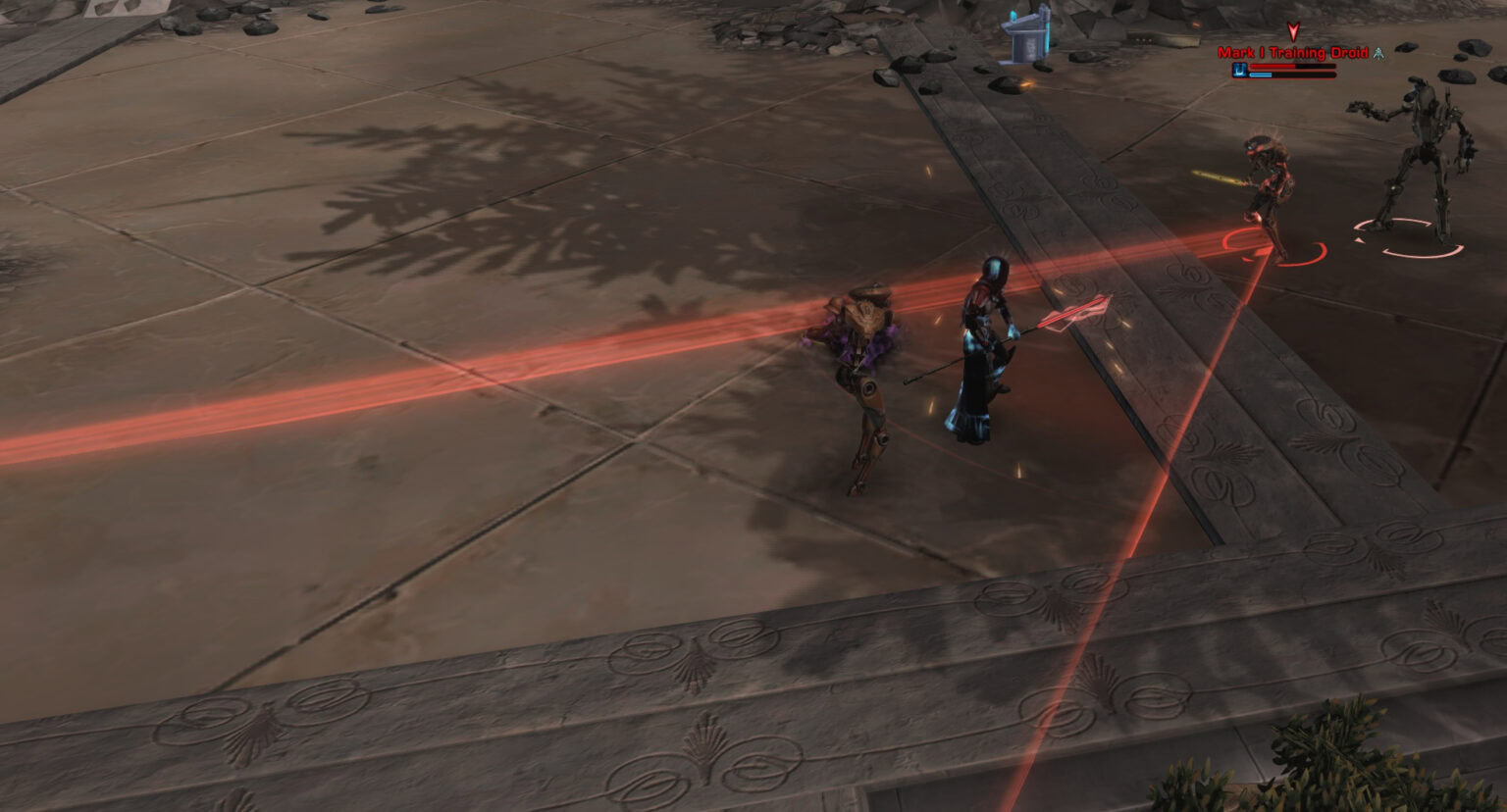Click the glowing tube on the console's right side
This screenshot has width=1507, height=812.
(x=1047, y=37)
